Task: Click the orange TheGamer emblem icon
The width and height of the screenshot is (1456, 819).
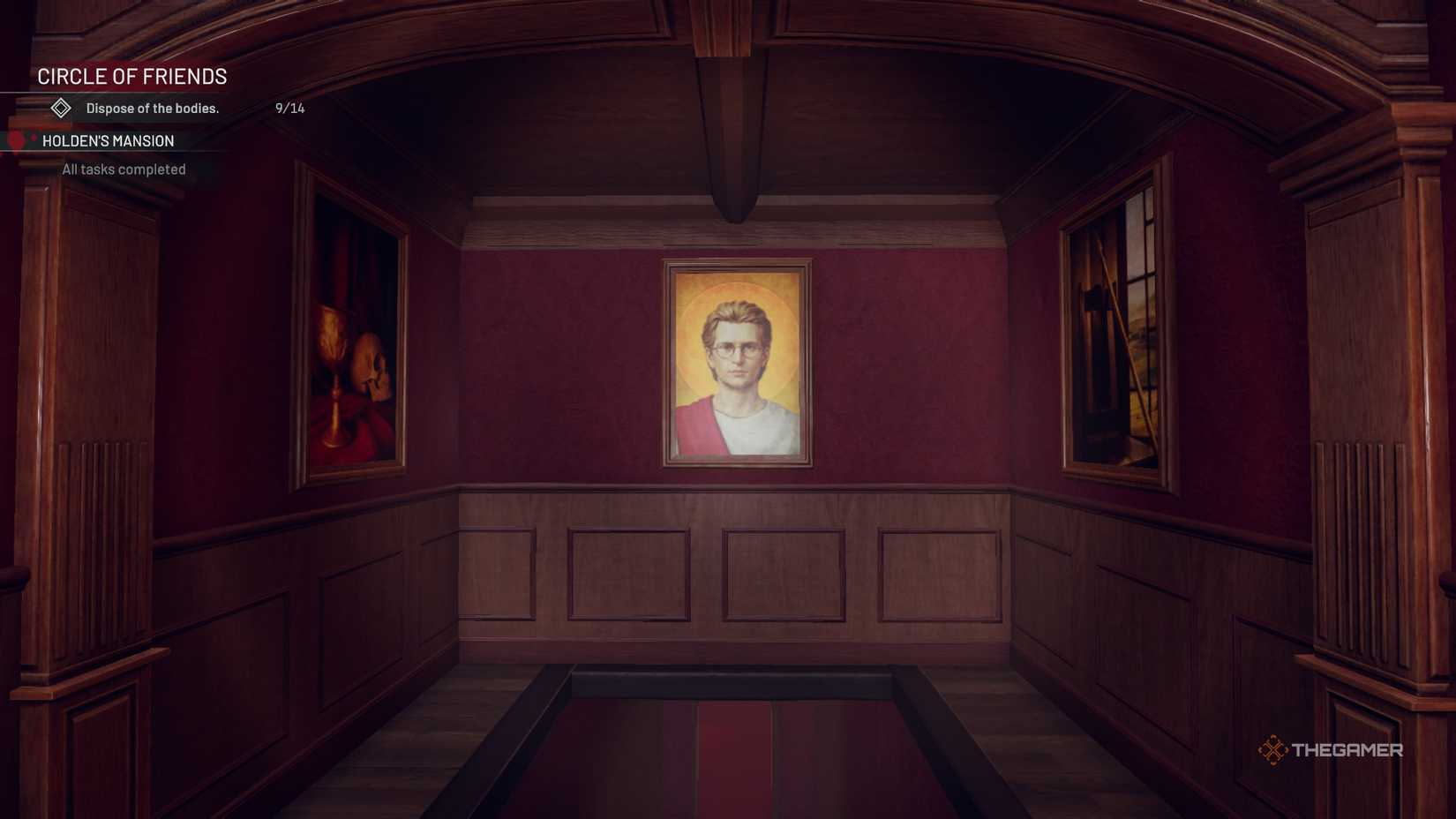Action: click(x=1275, y=750)
